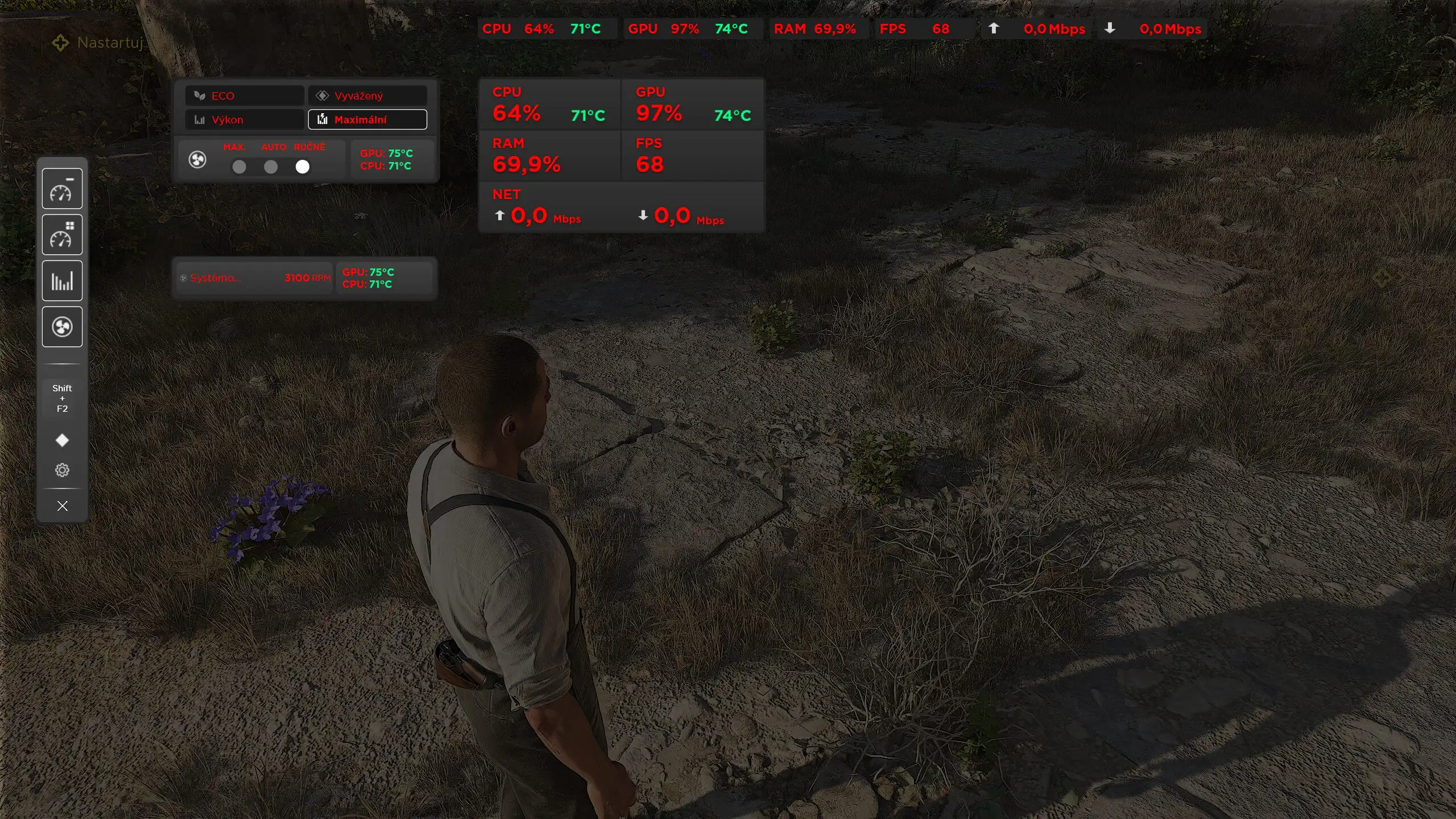Click the Nastartuj logo label

[x=98, y=43]
